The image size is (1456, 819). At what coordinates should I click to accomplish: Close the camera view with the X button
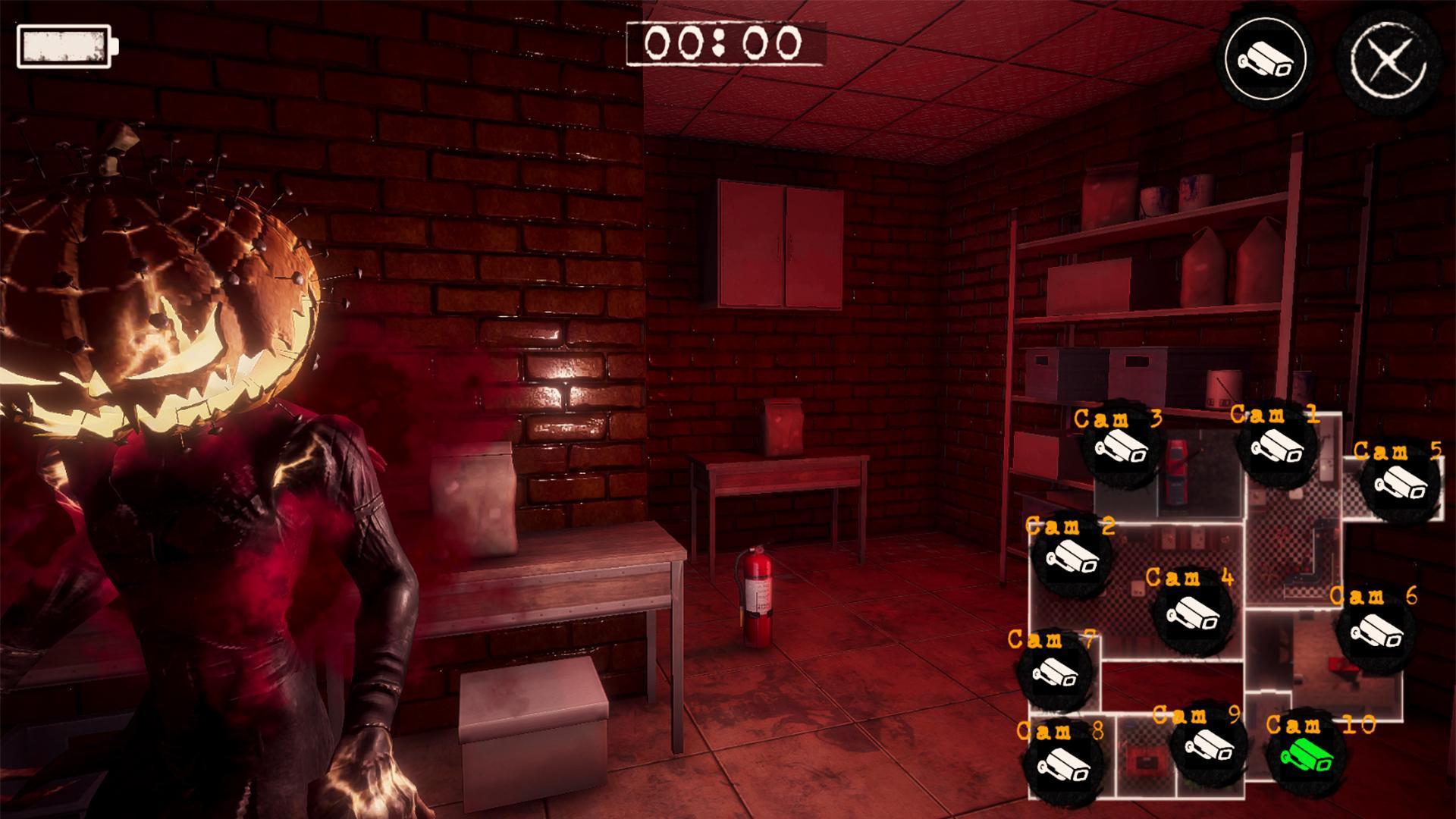click(1387, 61)
